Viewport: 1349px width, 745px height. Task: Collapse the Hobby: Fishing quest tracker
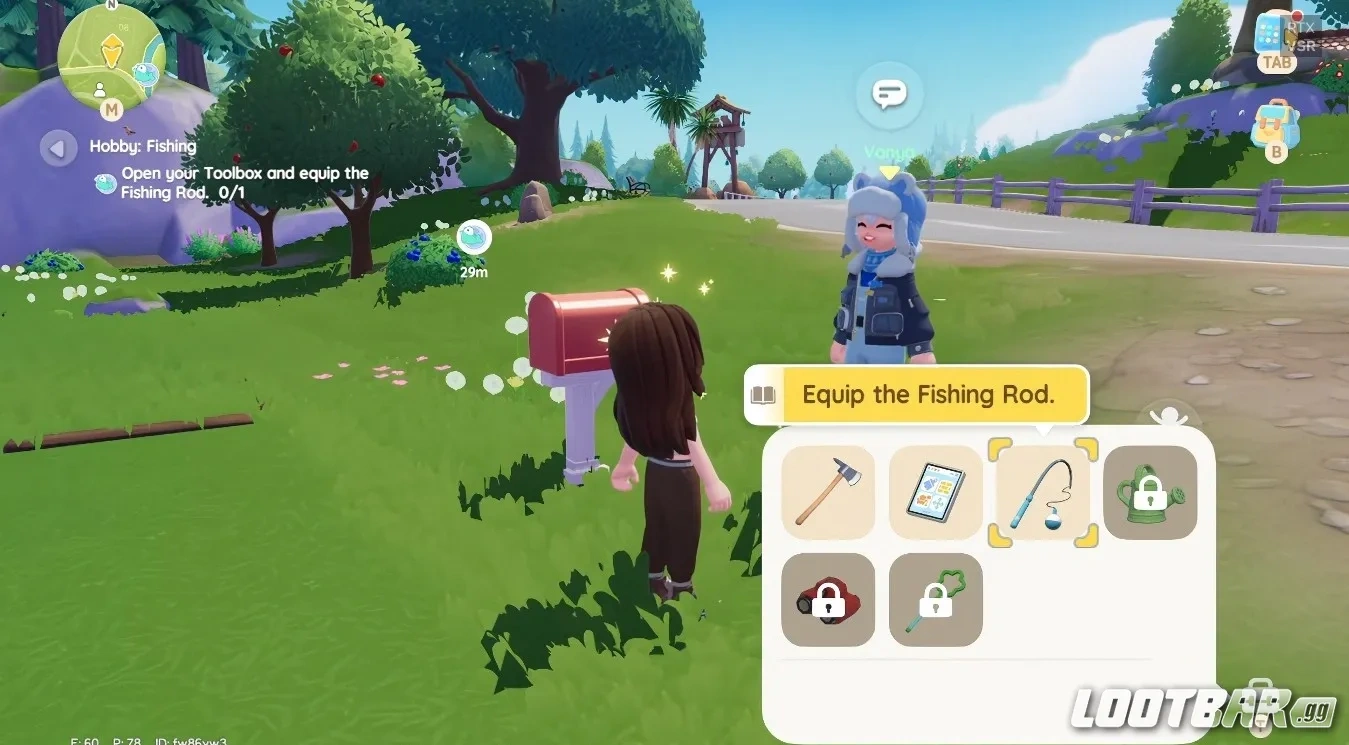pos(58,147)
